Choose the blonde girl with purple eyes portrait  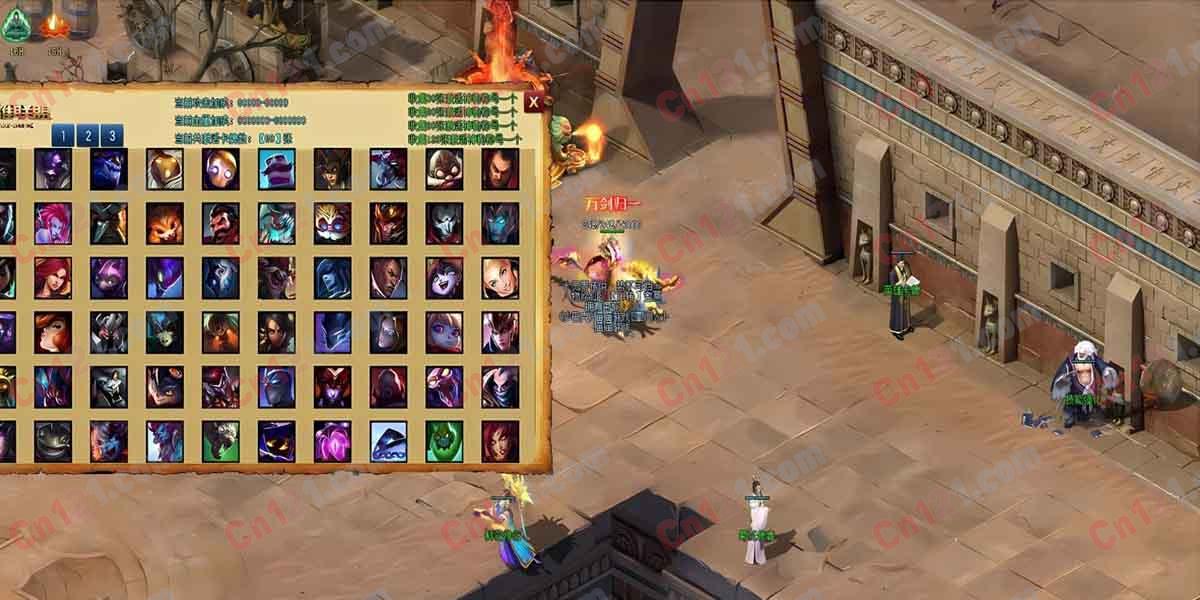[444, 332]
